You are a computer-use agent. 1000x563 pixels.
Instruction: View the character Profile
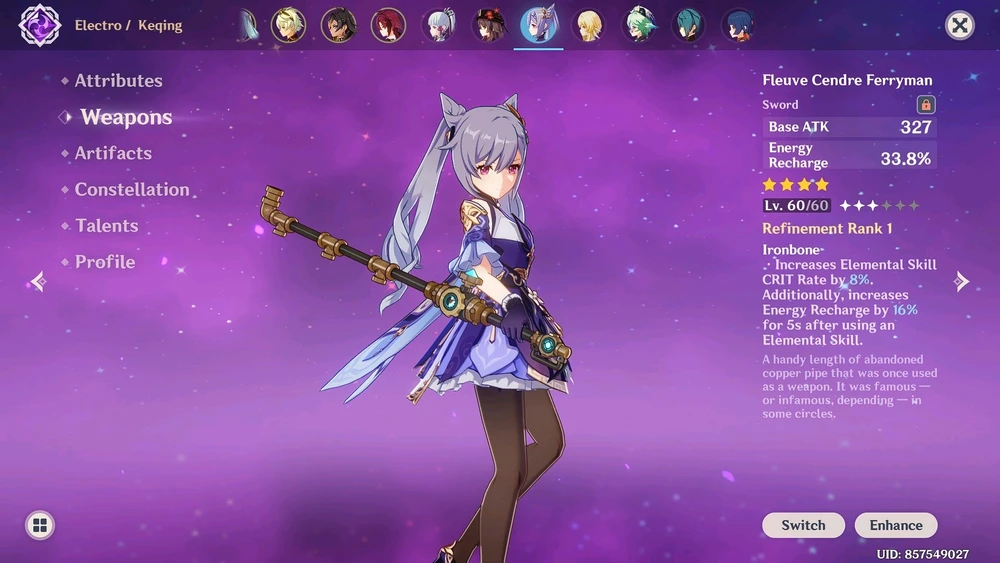point(104,262)
